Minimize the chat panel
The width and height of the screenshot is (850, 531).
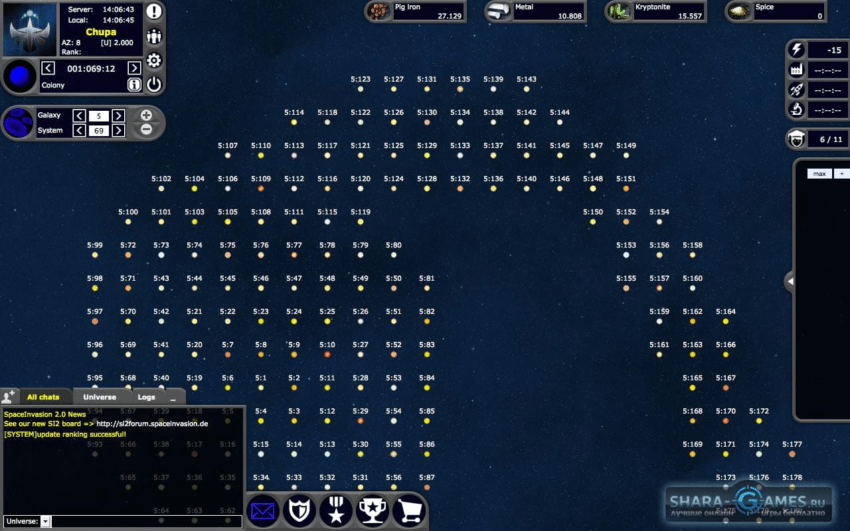pyautogui.click(x=172, y=397)
